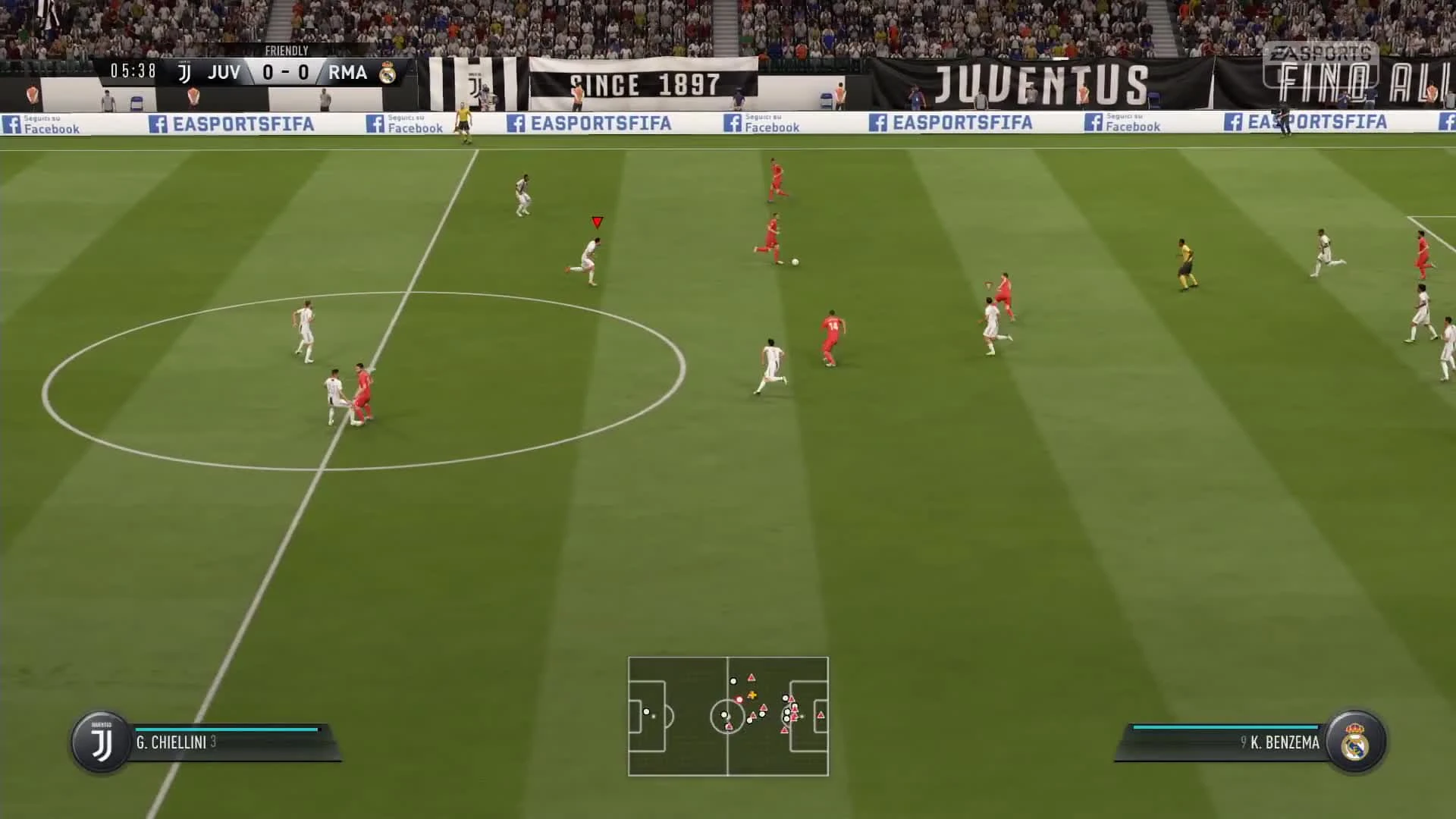Click G. Chiellini's name banner
Viewport: 1456px width, 819px height.
click(176, 744)
